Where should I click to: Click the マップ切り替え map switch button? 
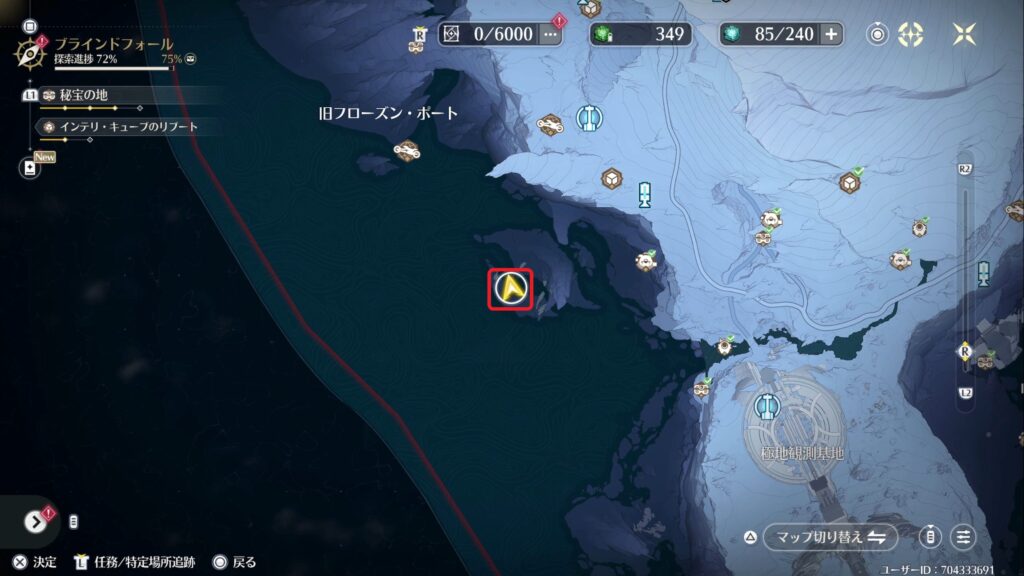828,537
